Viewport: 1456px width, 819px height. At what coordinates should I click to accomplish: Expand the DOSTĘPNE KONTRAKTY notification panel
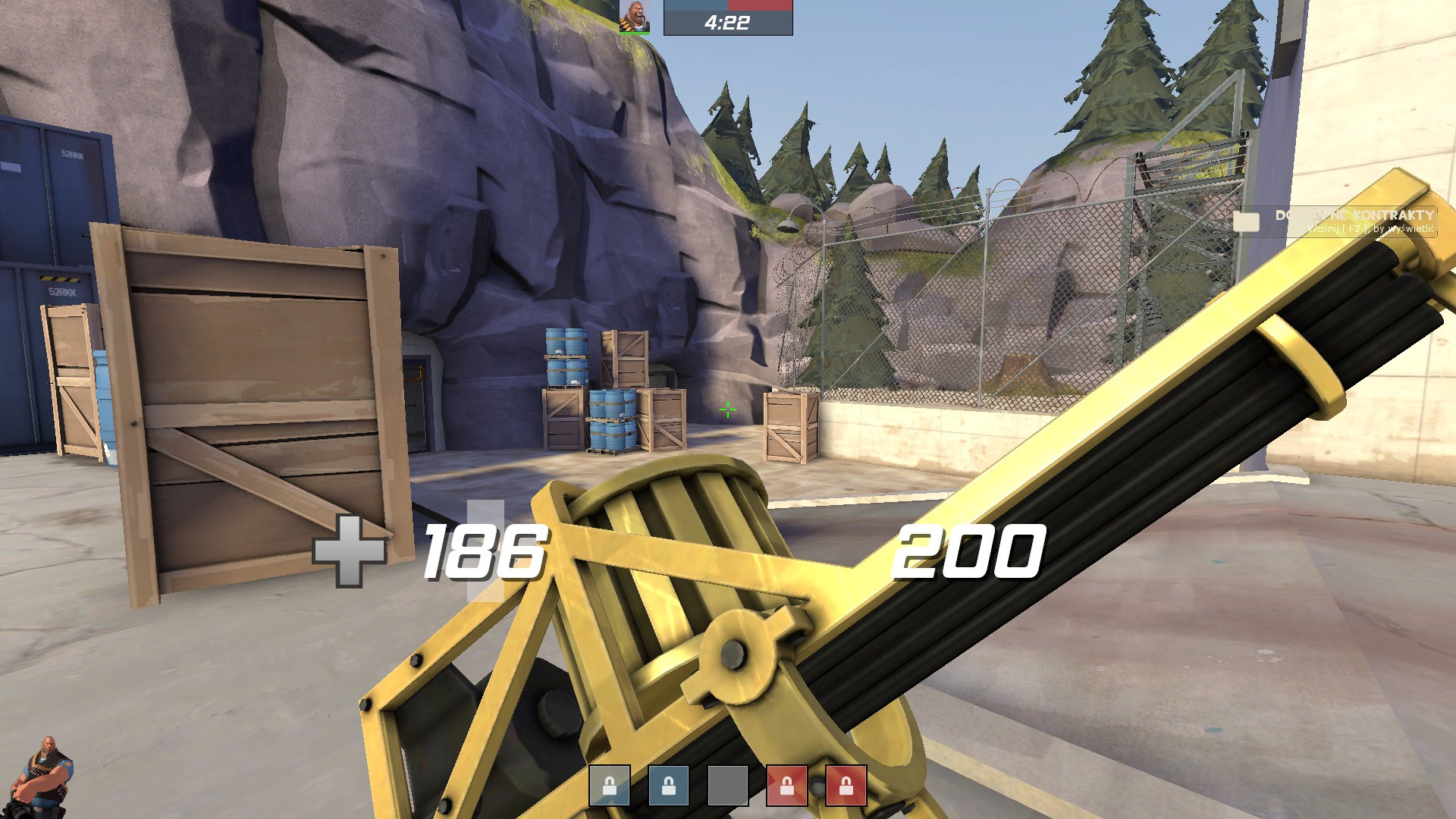pos(1357,221)
